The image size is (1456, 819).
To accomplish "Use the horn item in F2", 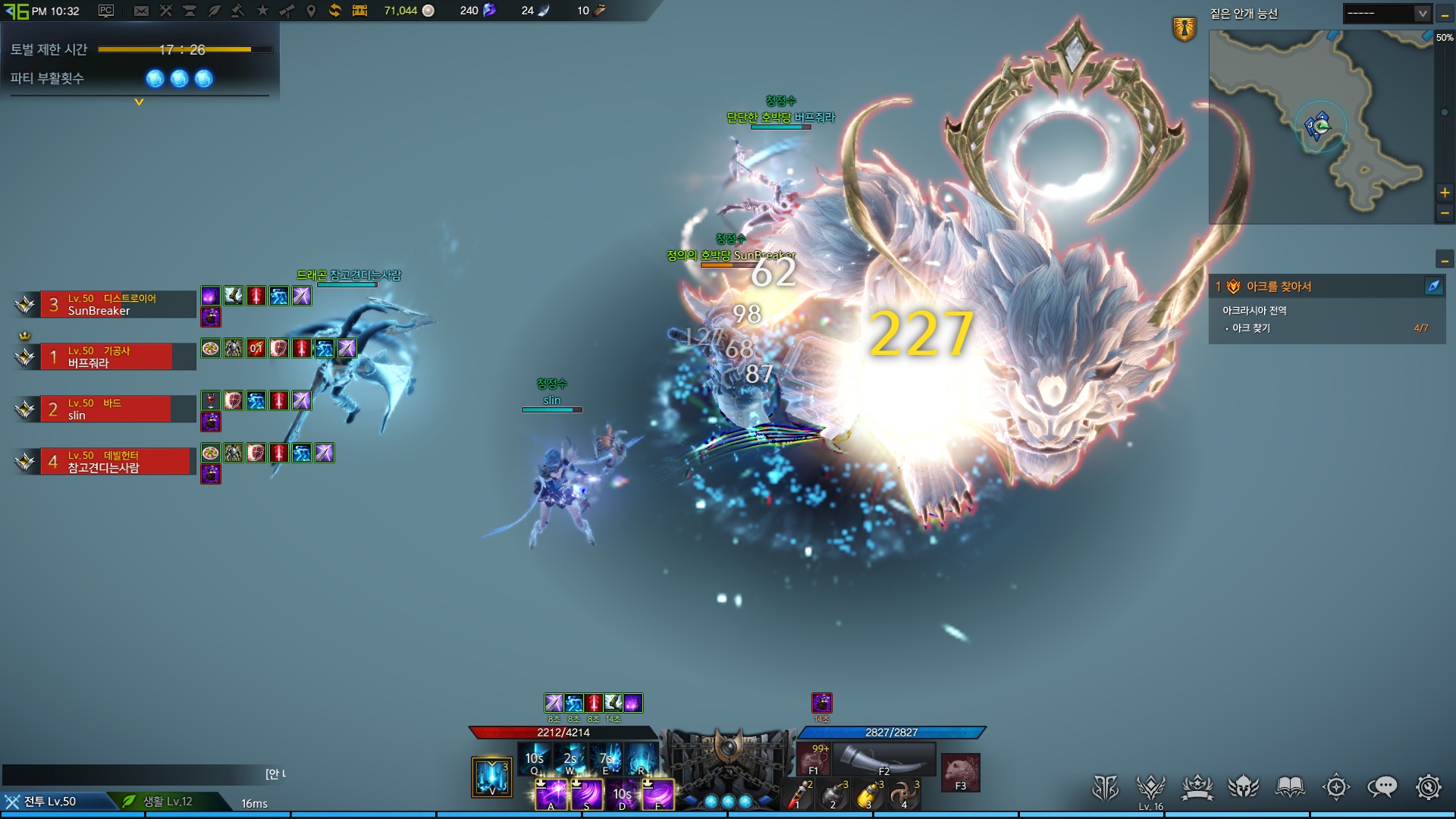I will click(x=883, y=758).
